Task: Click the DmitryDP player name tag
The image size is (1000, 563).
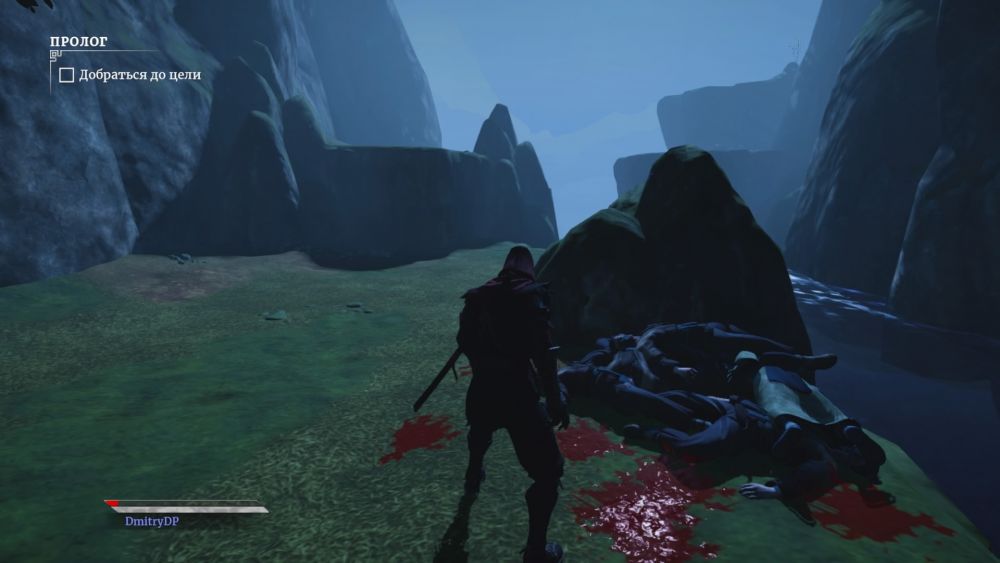Action: click(x=152, y=521)
